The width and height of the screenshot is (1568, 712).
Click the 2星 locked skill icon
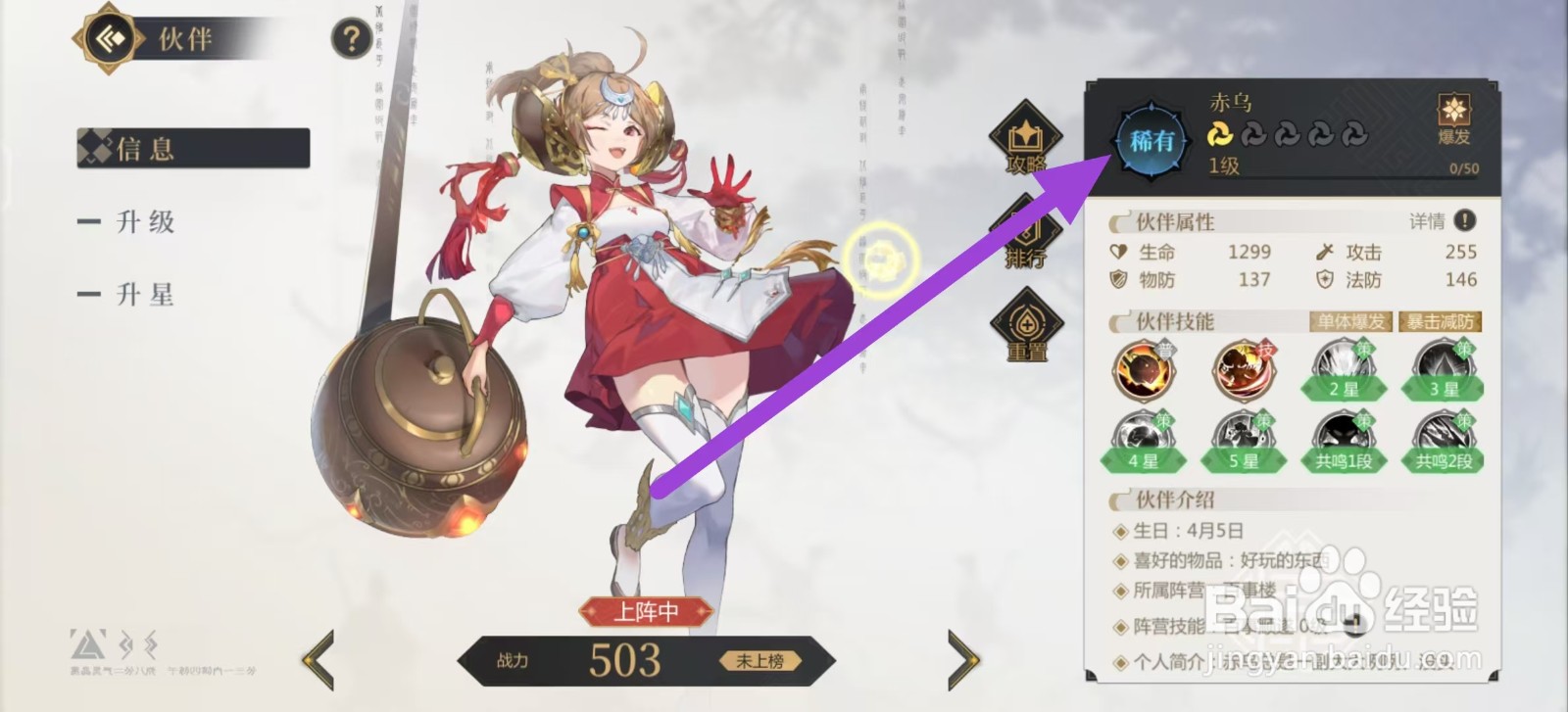click(1341, 370)
